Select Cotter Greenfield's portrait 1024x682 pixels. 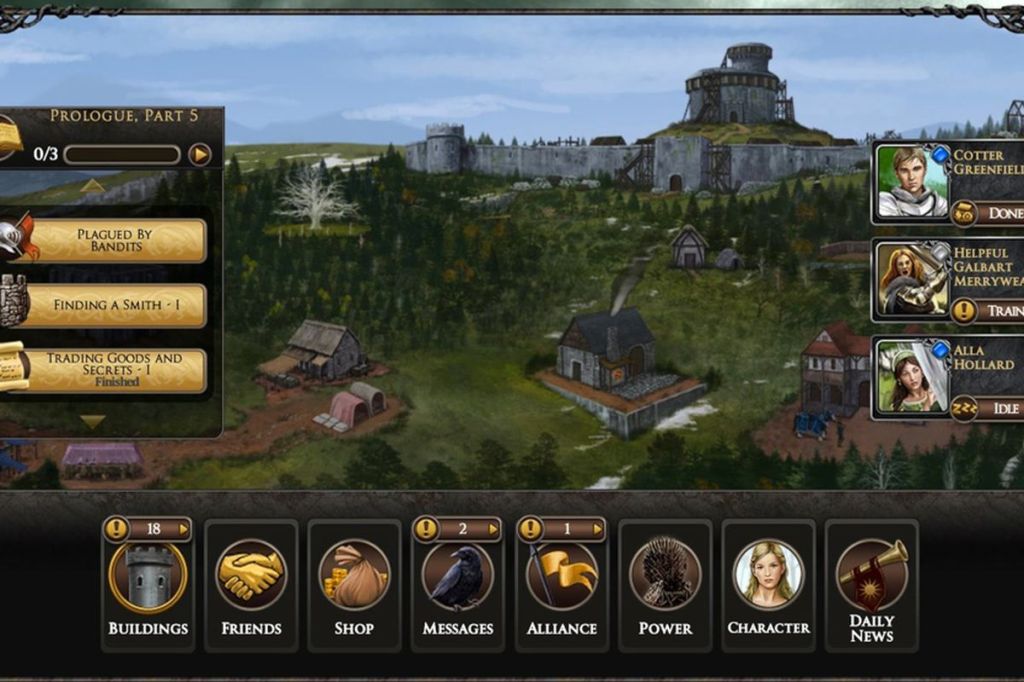[x=912, y=181]
